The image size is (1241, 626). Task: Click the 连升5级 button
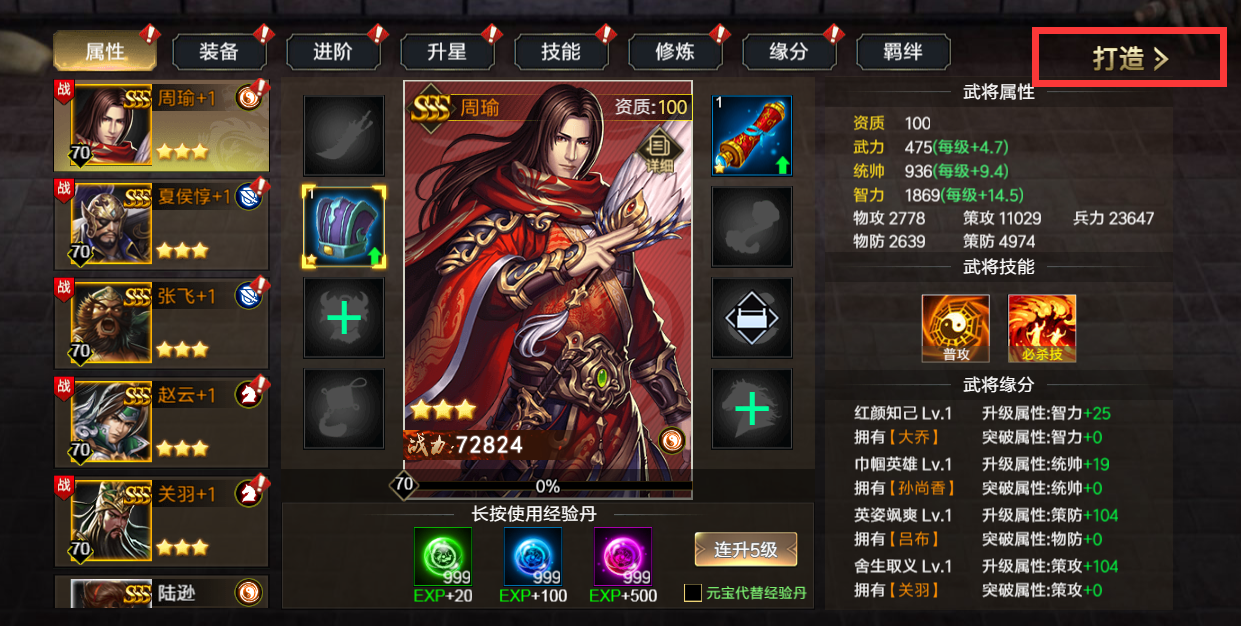(x=746, y=549)
